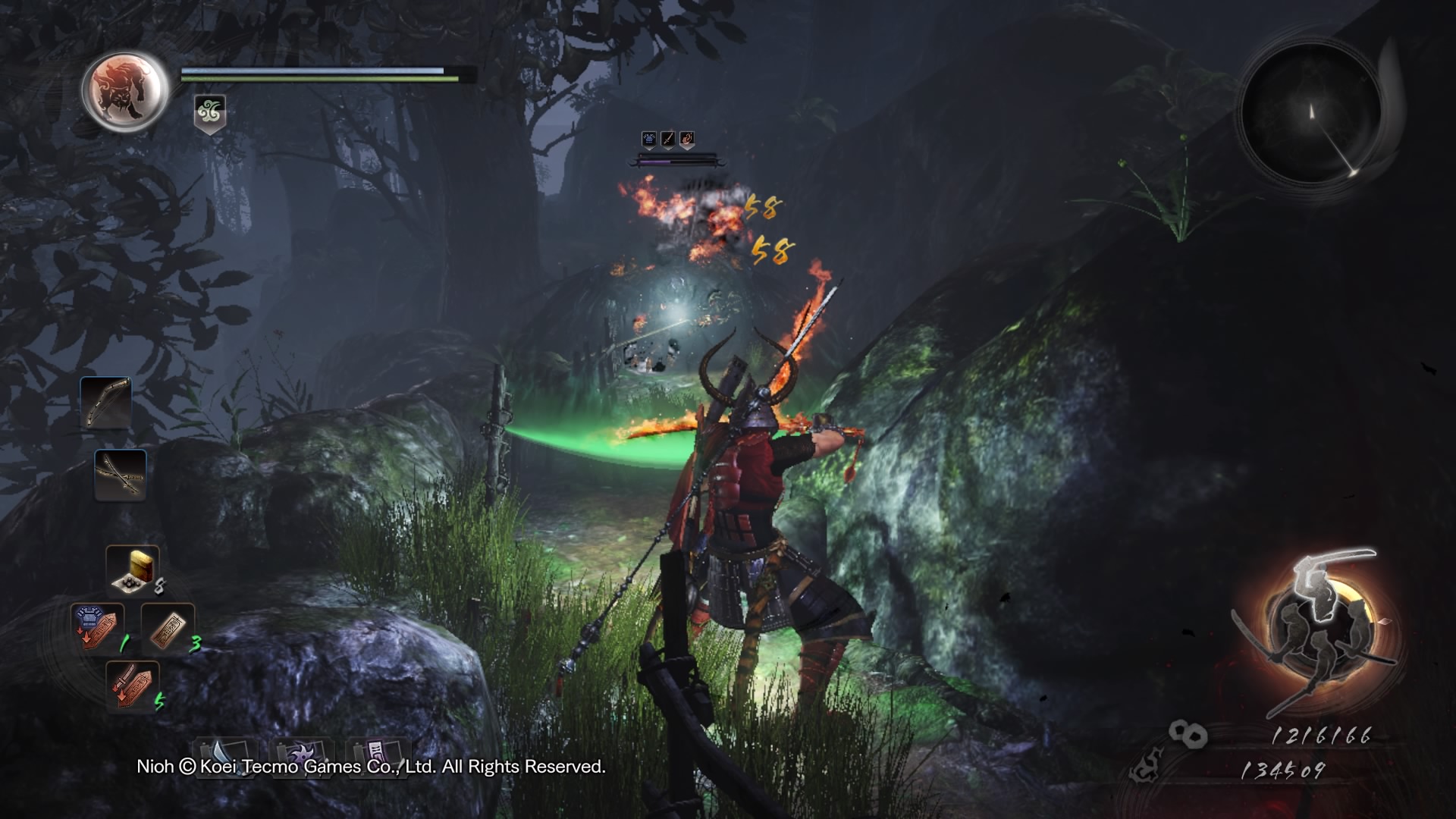Screen dimensions: 1456x819
Task: Activate the armor-lowering talisman with blue armor
Action: point(97,628)
